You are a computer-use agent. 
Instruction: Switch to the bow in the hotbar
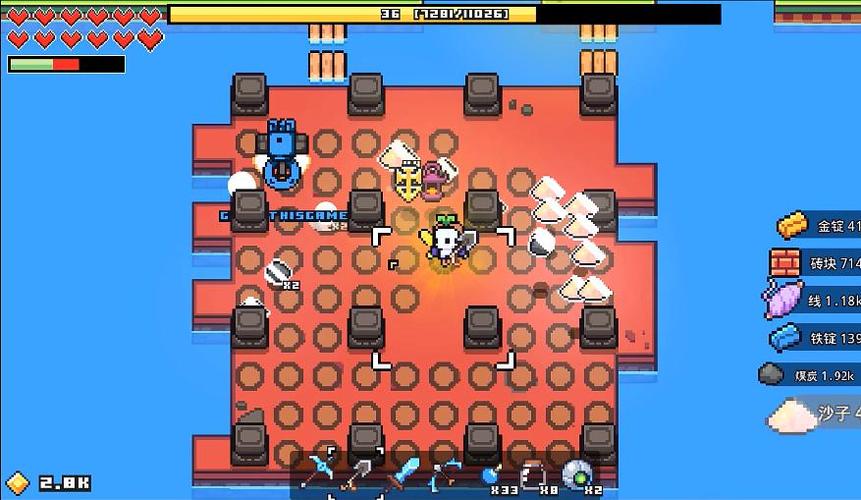point(448,472)
